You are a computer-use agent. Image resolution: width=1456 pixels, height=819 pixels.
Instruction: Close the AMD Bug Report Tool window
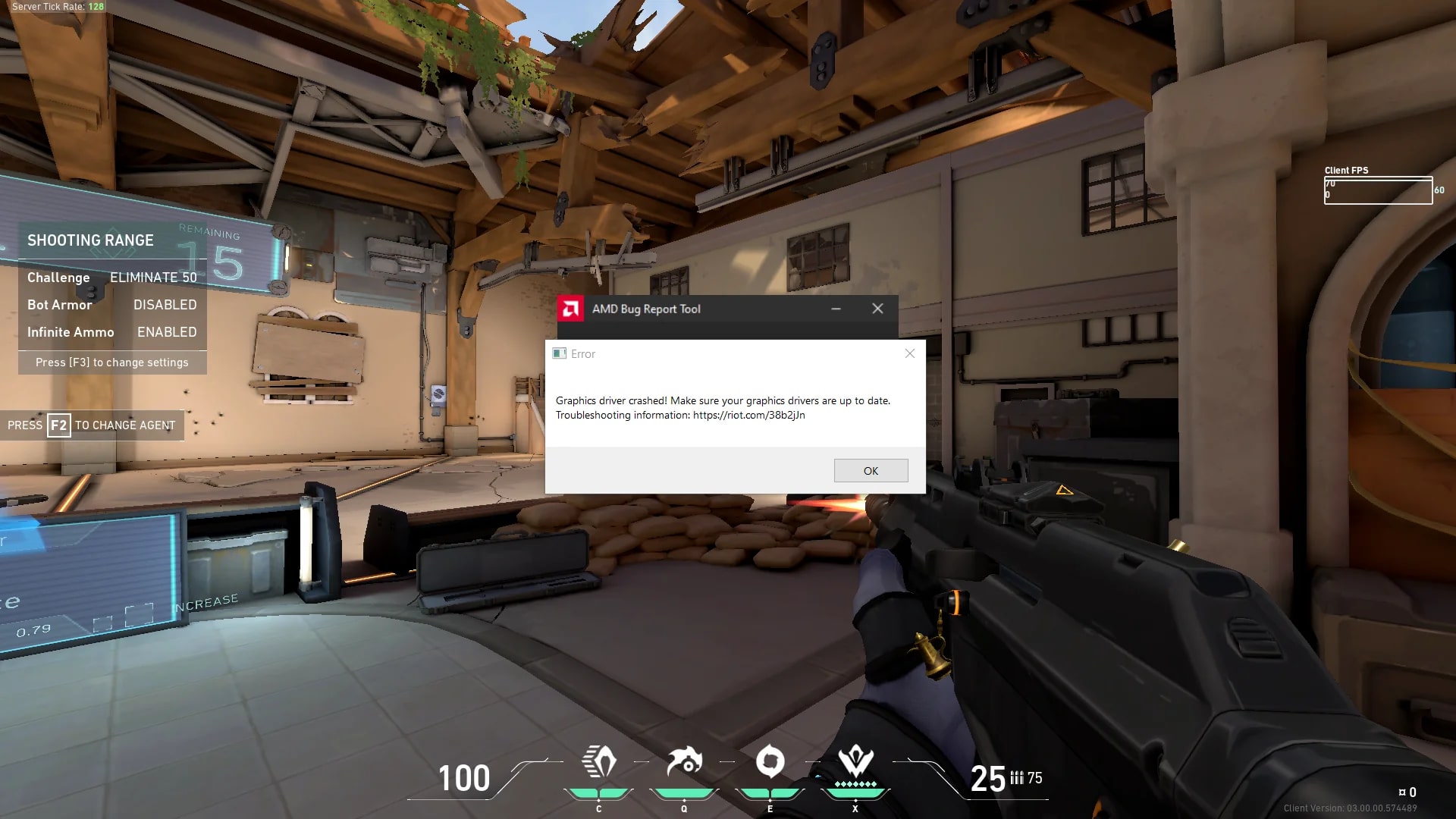[x=877, y=309]
